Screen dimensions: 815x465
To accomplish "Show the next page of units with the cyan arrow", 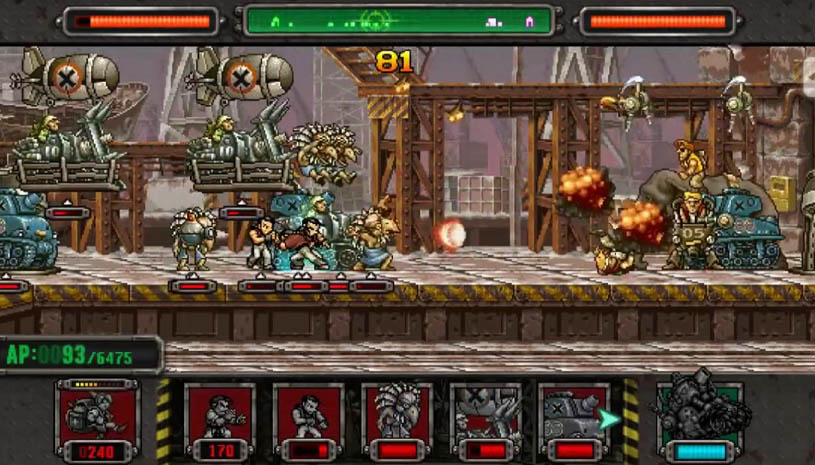I will tap(610, 419).
